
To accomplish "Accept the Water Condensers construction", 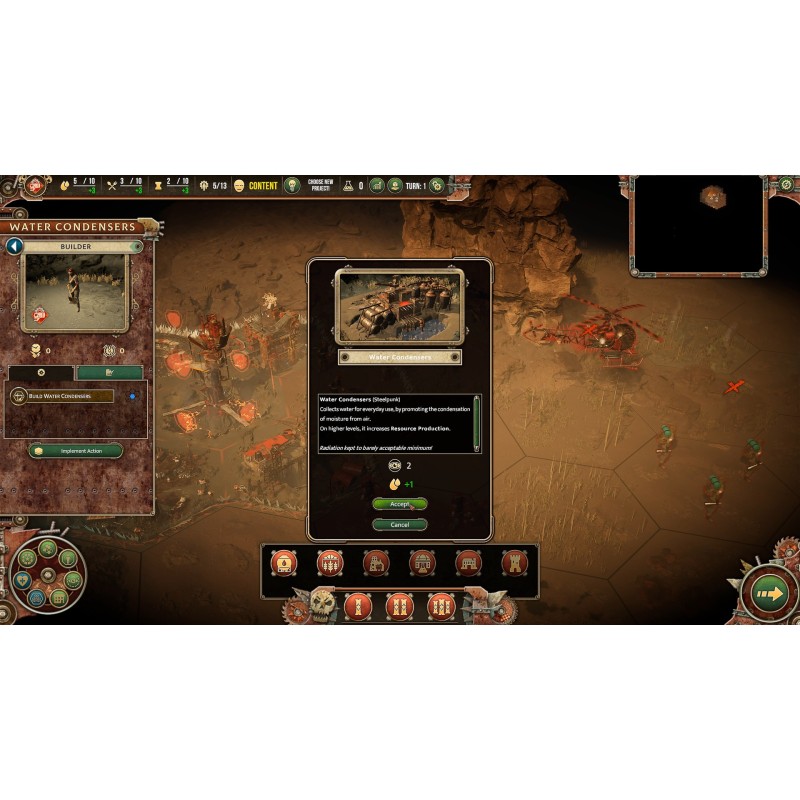I will [399, 504].
